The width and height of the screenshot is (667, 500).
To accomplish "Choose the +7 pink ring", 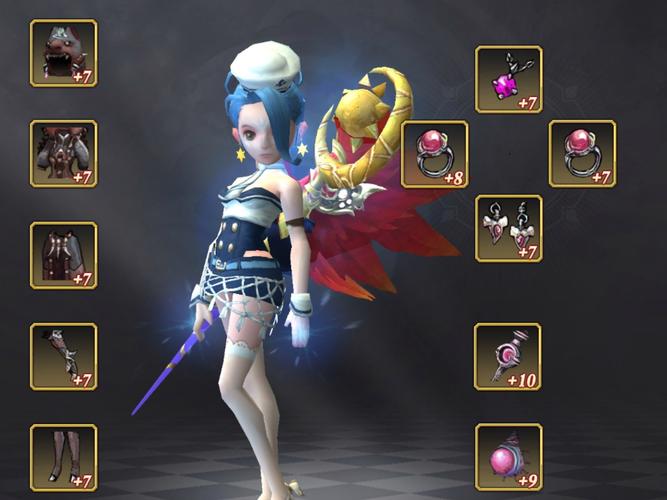I will click(582, 154).
